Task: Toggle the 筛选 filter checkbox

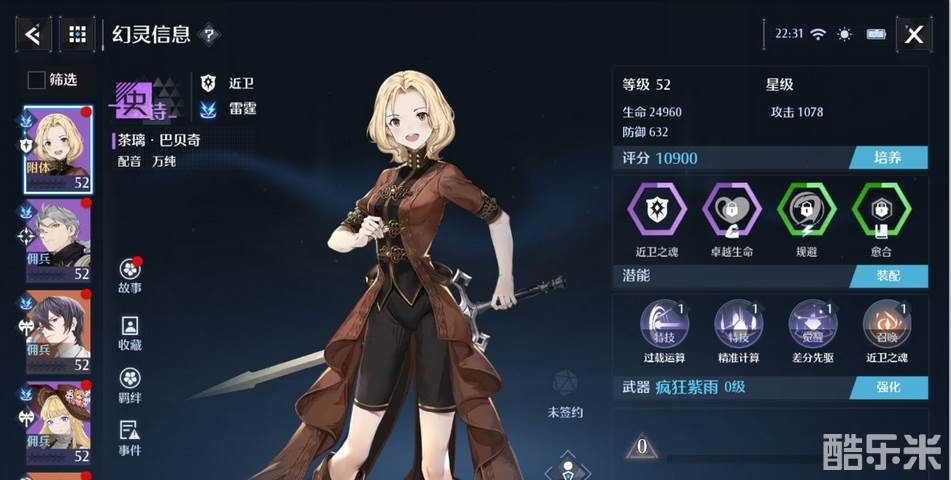Action: click(36, 80)
